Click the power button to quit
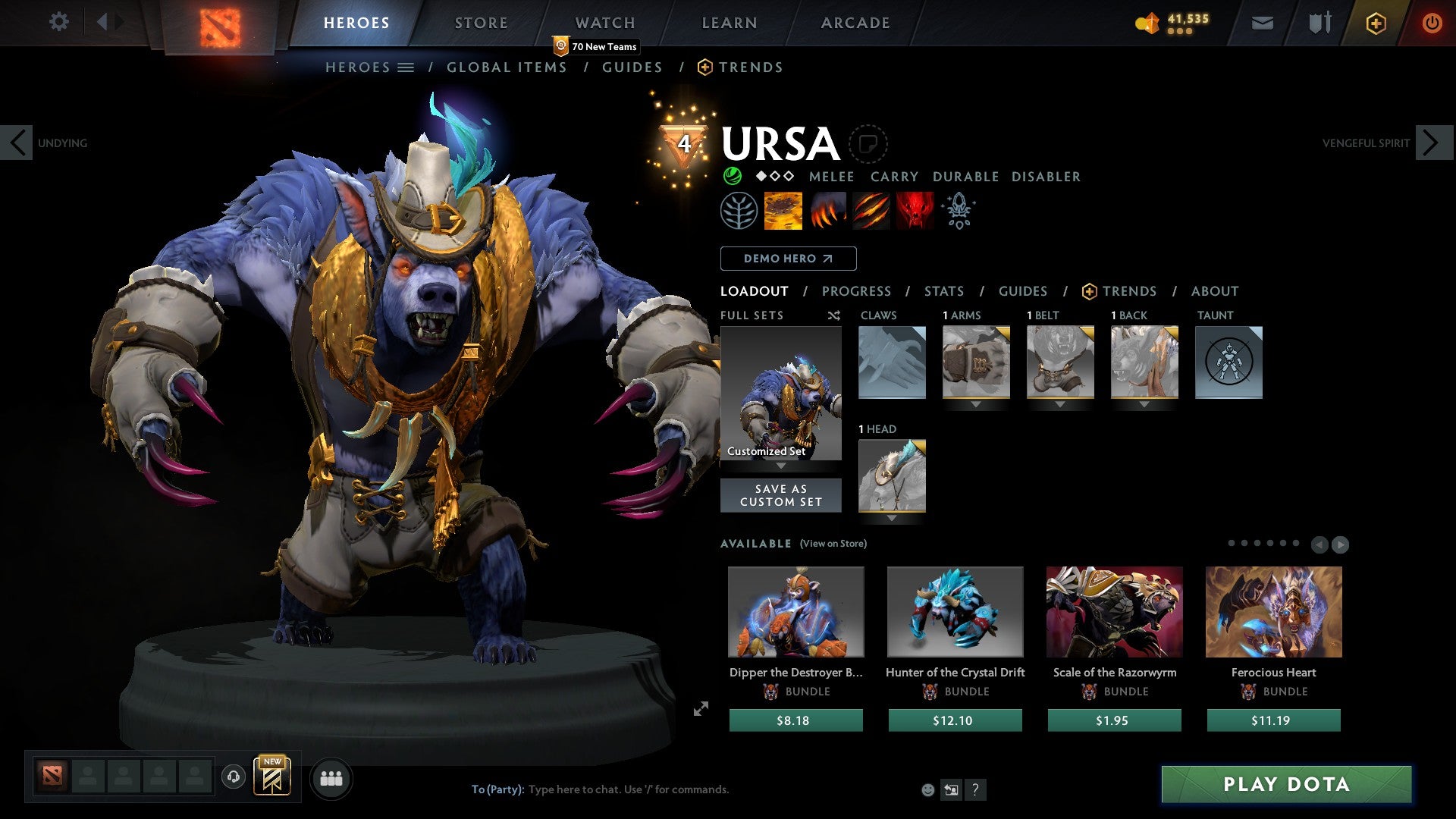Screen dimensions: 1456x819 1432,23
